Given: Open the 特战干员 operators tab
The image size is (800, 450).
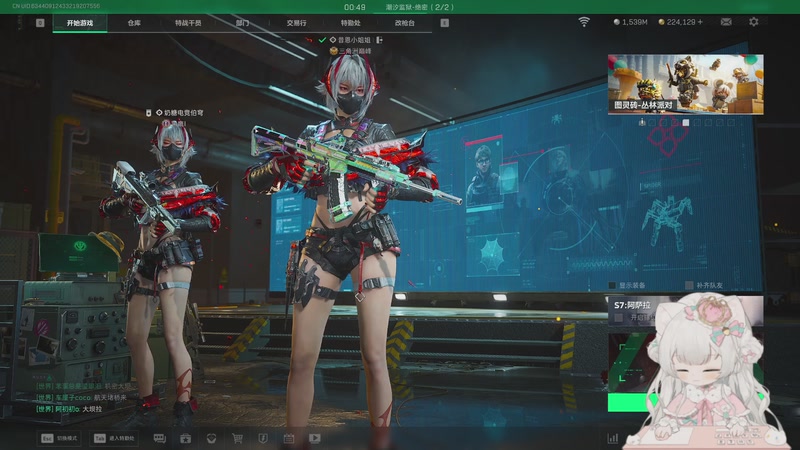Looking at the screenshot, I should pyautogui.click(x=187, y=22).
